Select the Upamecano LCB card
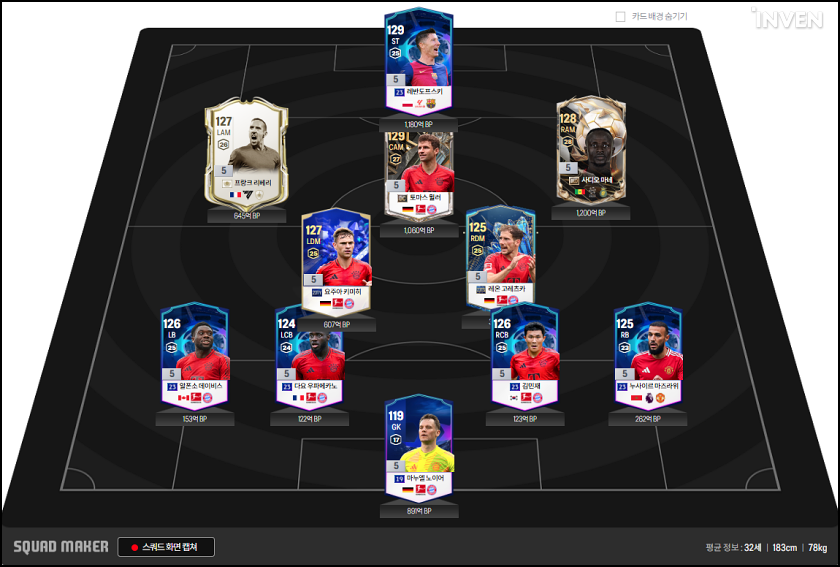The height and width of the screenshot is (567, 840). (310, 355)
